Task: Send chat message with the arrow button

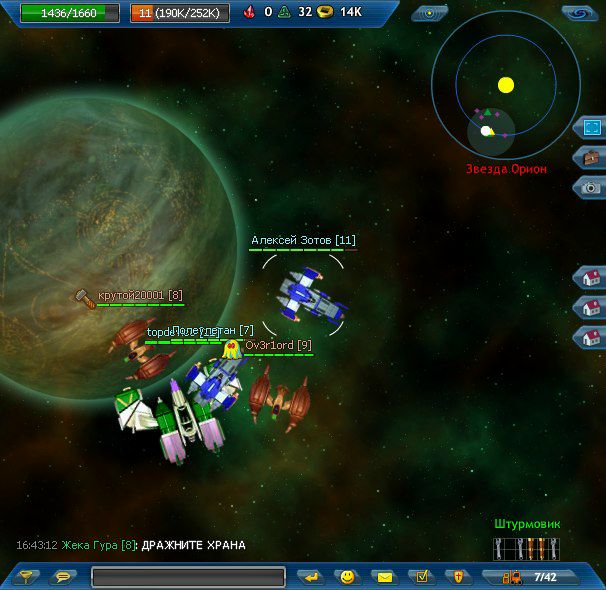Action: pyautogui.click(x=312, y=577)
